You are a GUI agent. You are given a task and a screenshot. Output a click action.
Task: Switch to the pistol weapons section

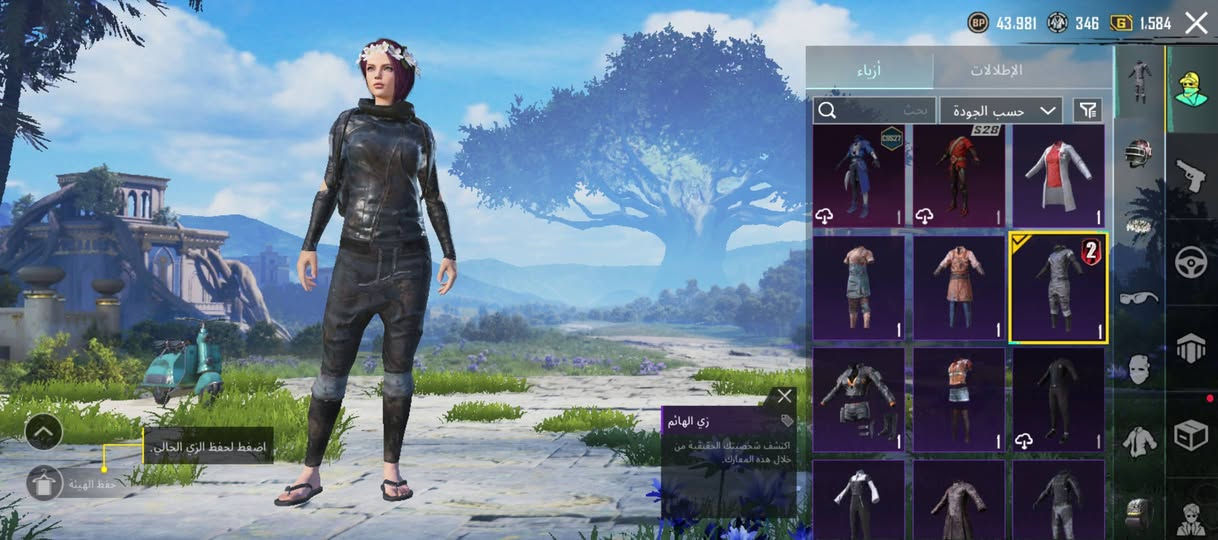(1191, 175)
